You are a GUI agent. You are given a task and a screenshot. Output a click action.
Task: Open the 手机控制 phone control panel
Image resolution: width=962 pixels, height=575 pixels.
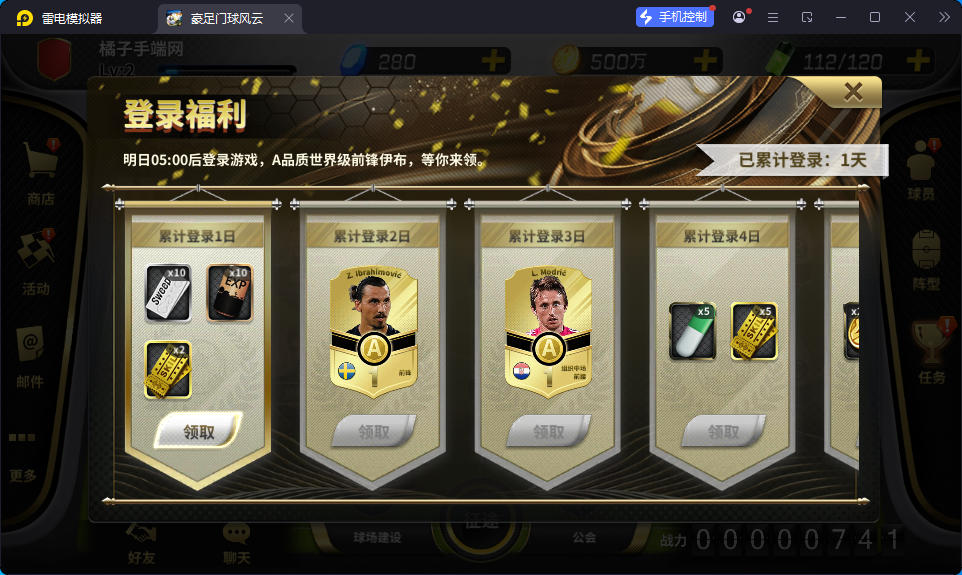675,17
